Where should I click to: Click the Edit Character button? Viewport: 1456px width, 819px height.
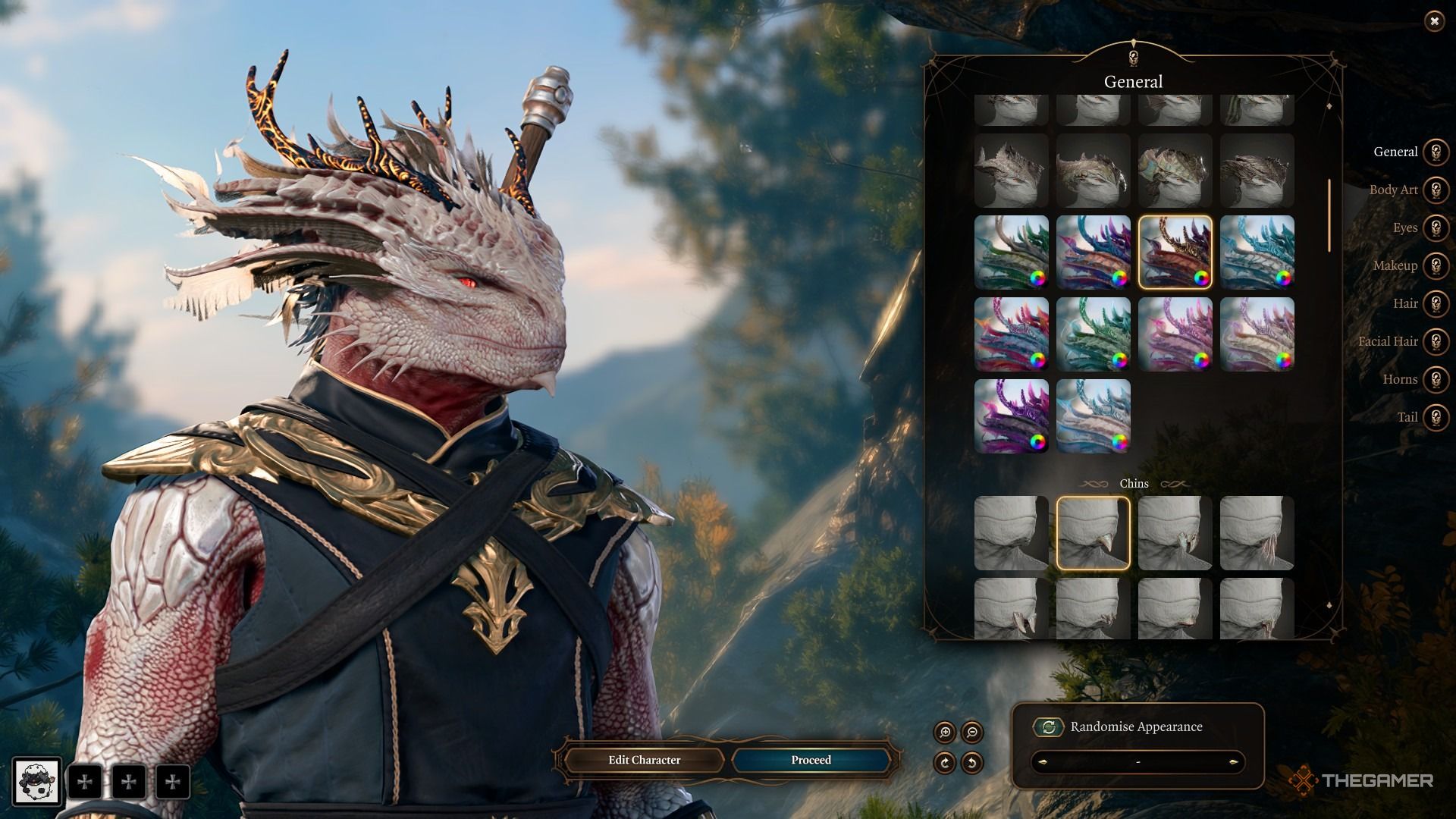click(x=644, y=760)
